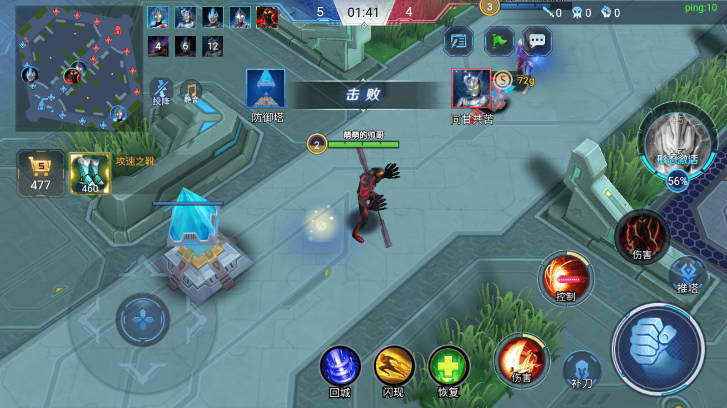Cast the upper damage (伤害) skill
Screen dimensions: 727x408
point(642,236)
